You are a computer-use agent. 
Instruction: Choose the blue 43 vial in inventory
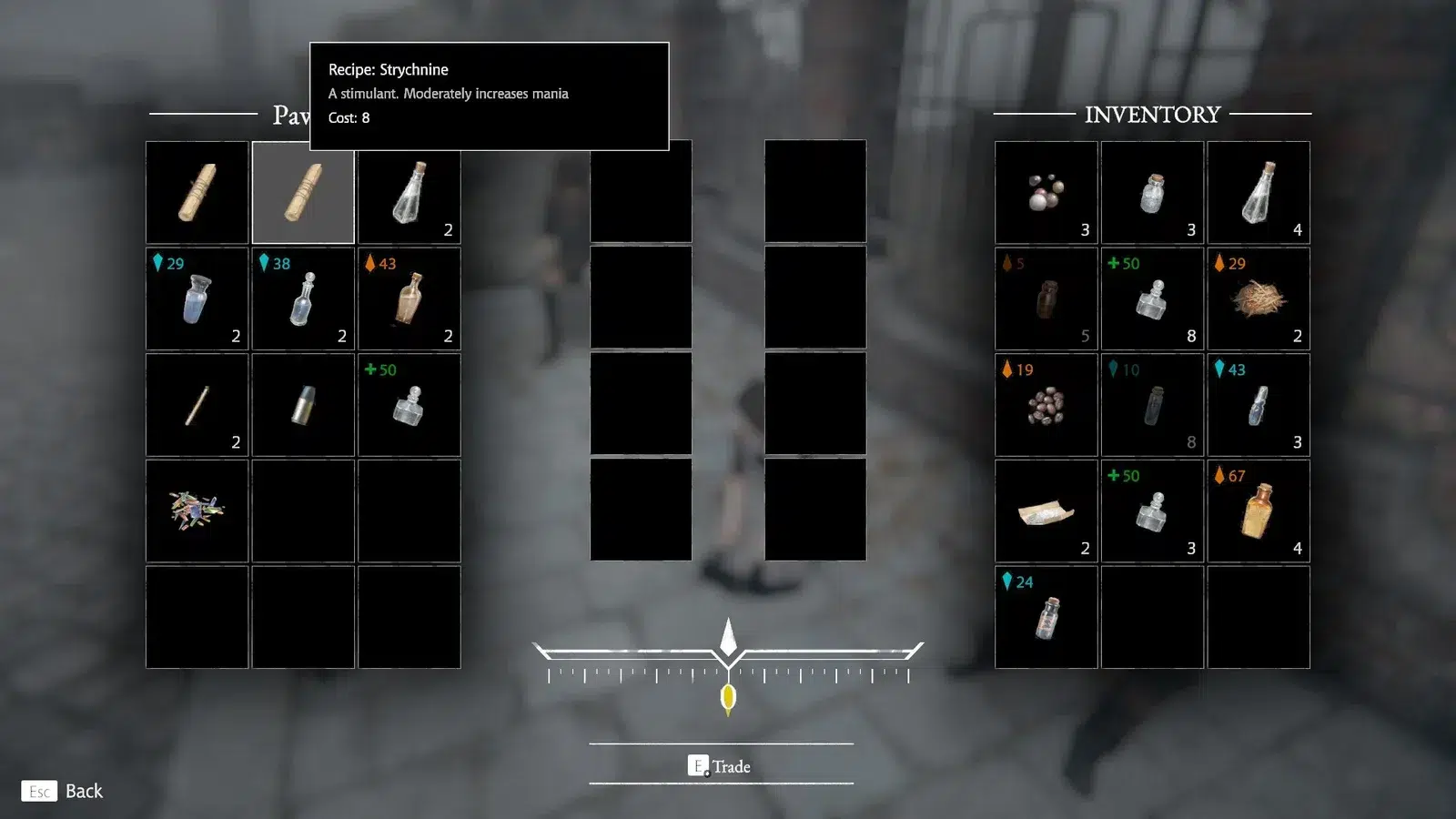tap(1259, 405)
